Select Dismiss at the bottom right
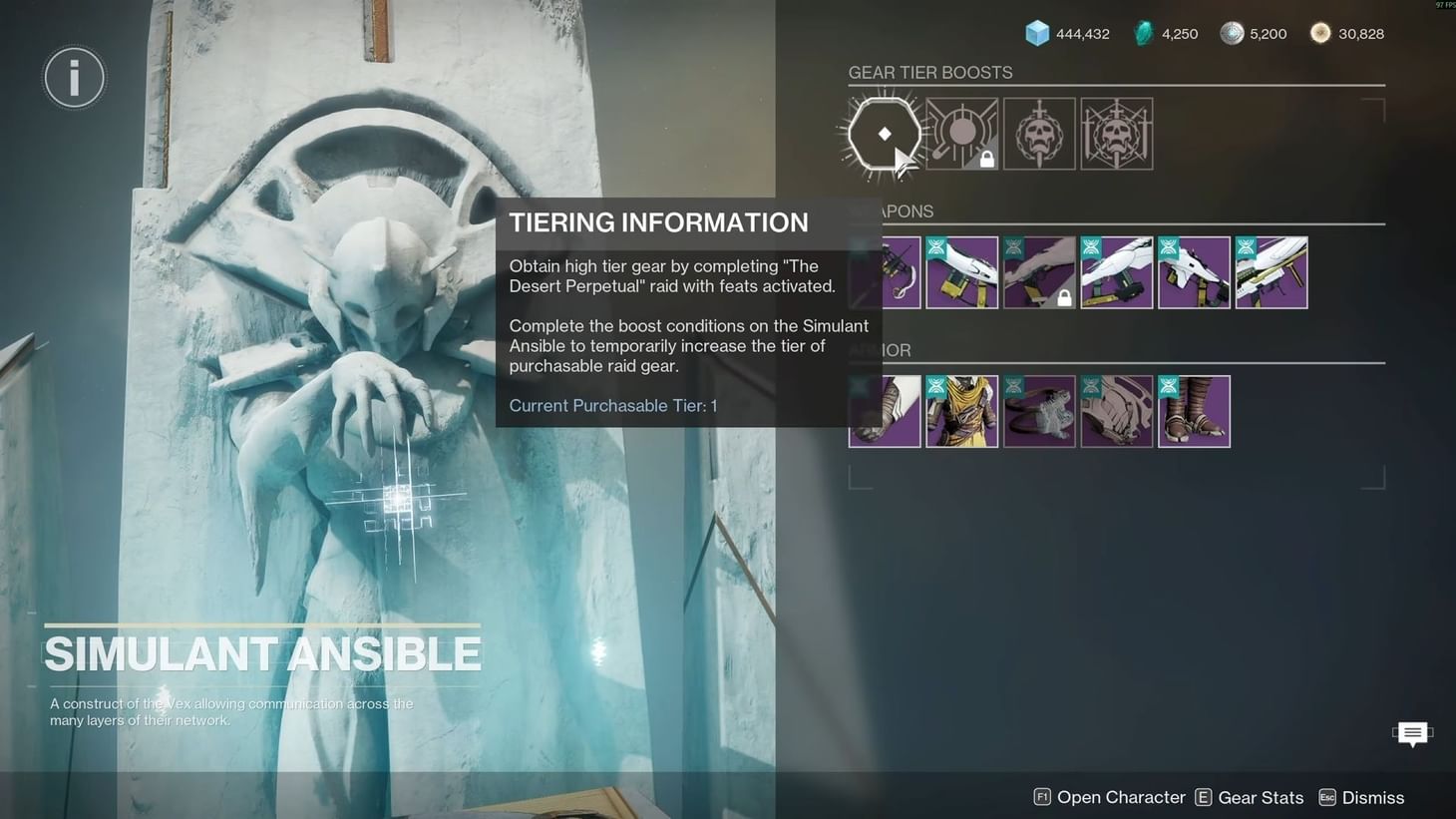1456x819 pixels. click(x=1374, y=797)
